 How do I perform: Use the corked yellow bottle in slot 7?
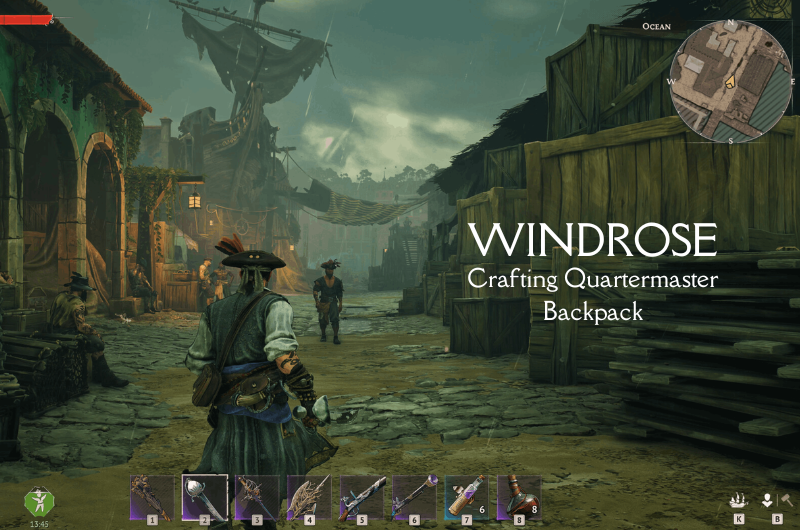(x=466, y=496)
